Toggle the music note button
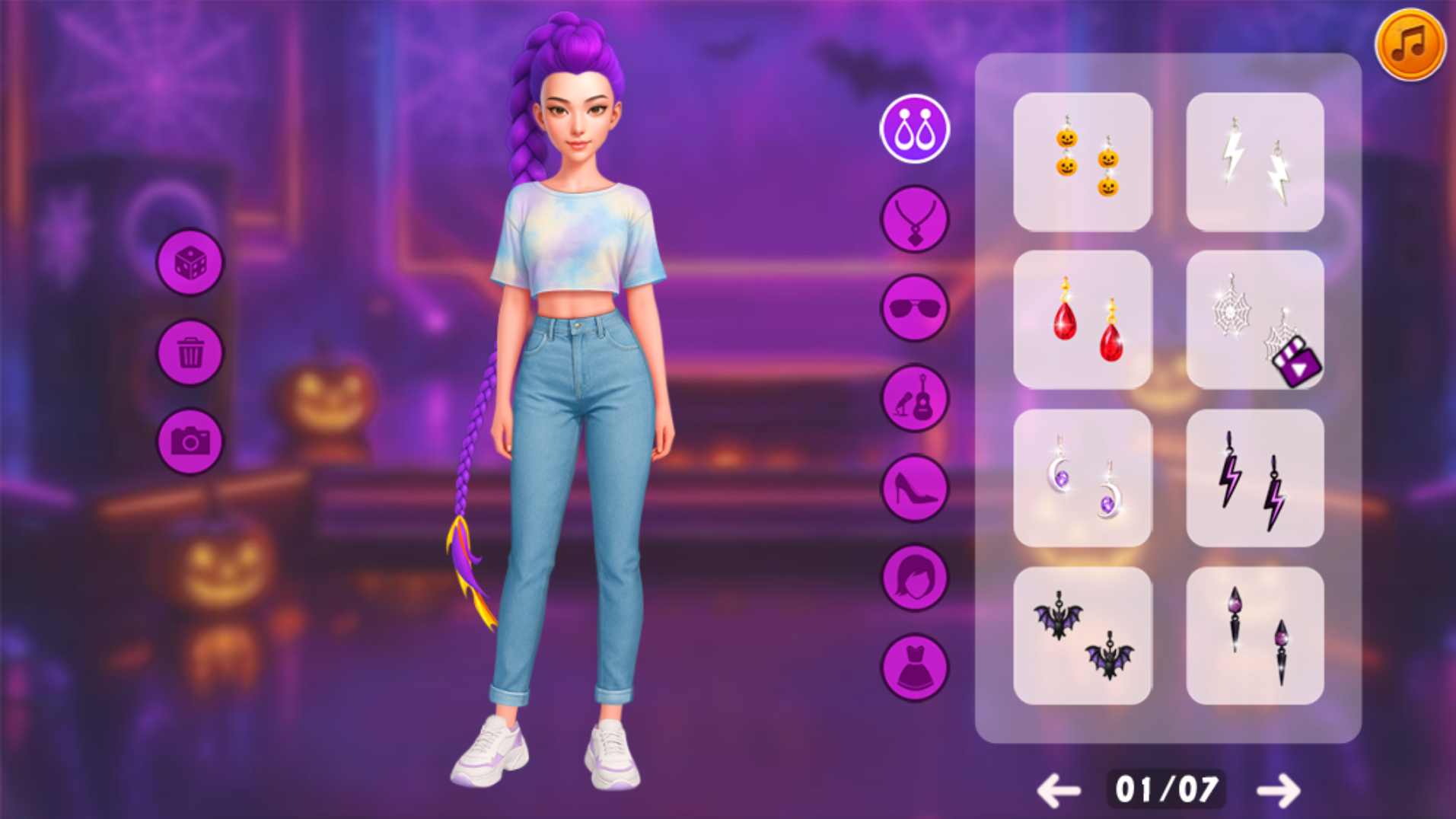Screen dimensions: 1456x819 1410,44
